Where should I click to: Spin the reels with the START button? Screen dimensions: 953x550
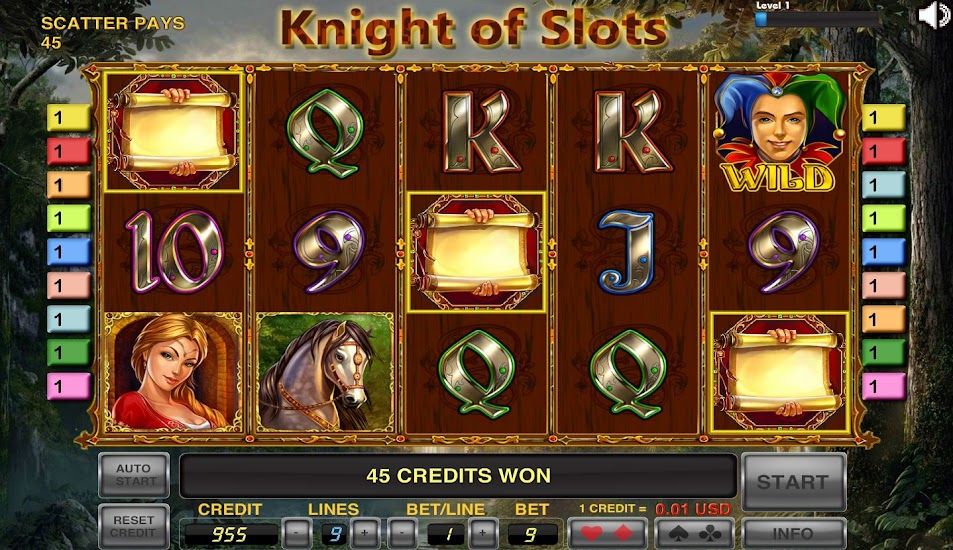pyautogui.click(x=792, y=481)
